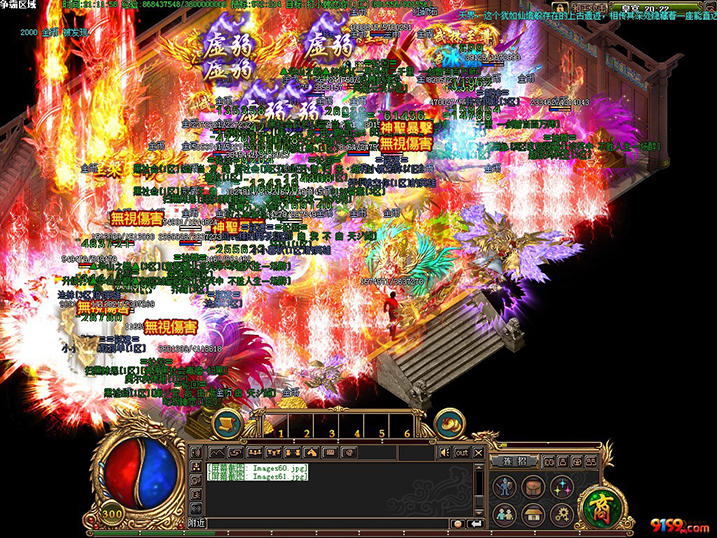Open the bag with the brown backpack icon
Viewport: 717px width, 538px height.
coord(533,487)
